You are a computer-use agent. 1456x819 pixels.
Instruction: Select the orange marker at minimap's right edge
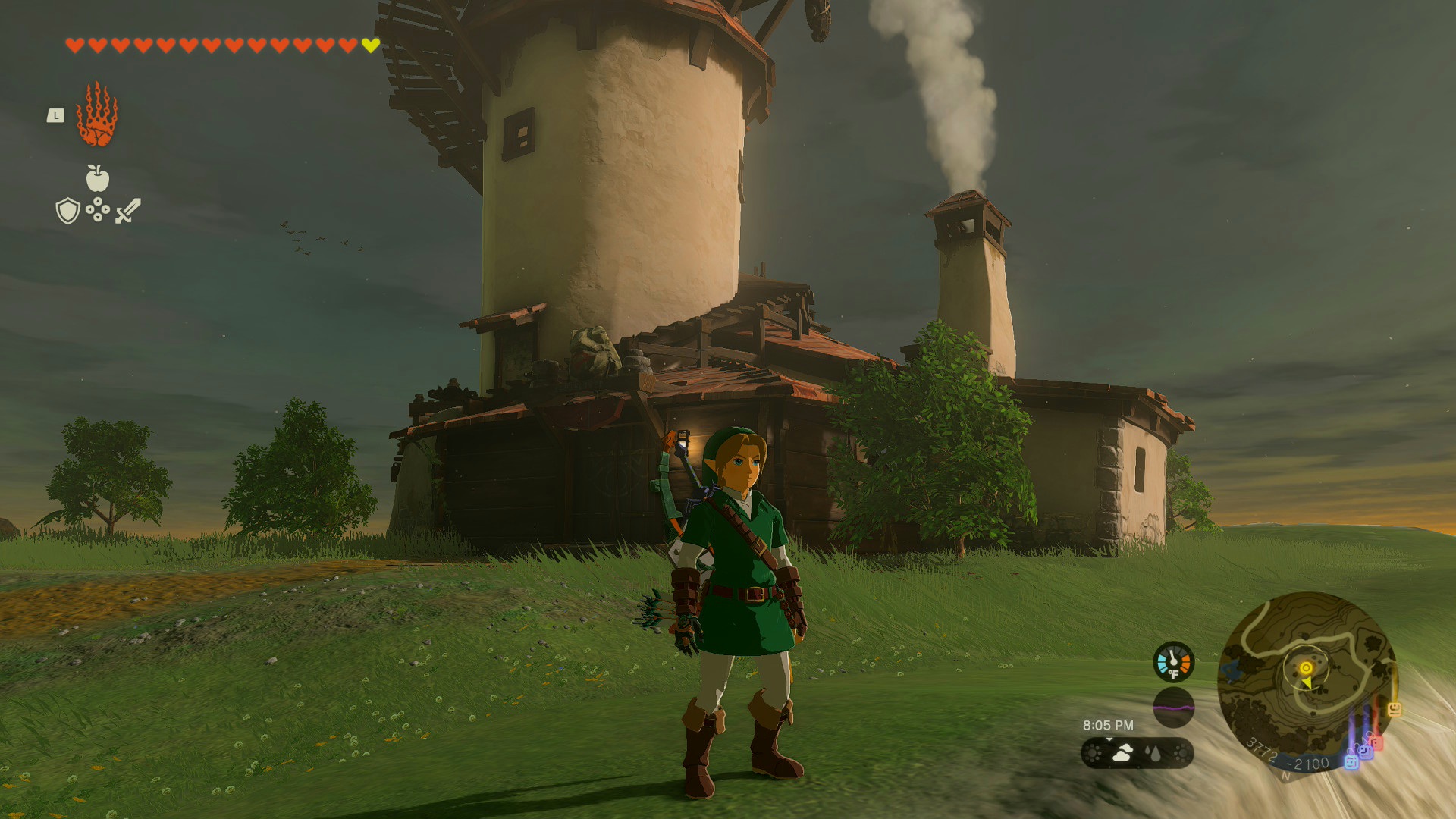click(1394, 710)
